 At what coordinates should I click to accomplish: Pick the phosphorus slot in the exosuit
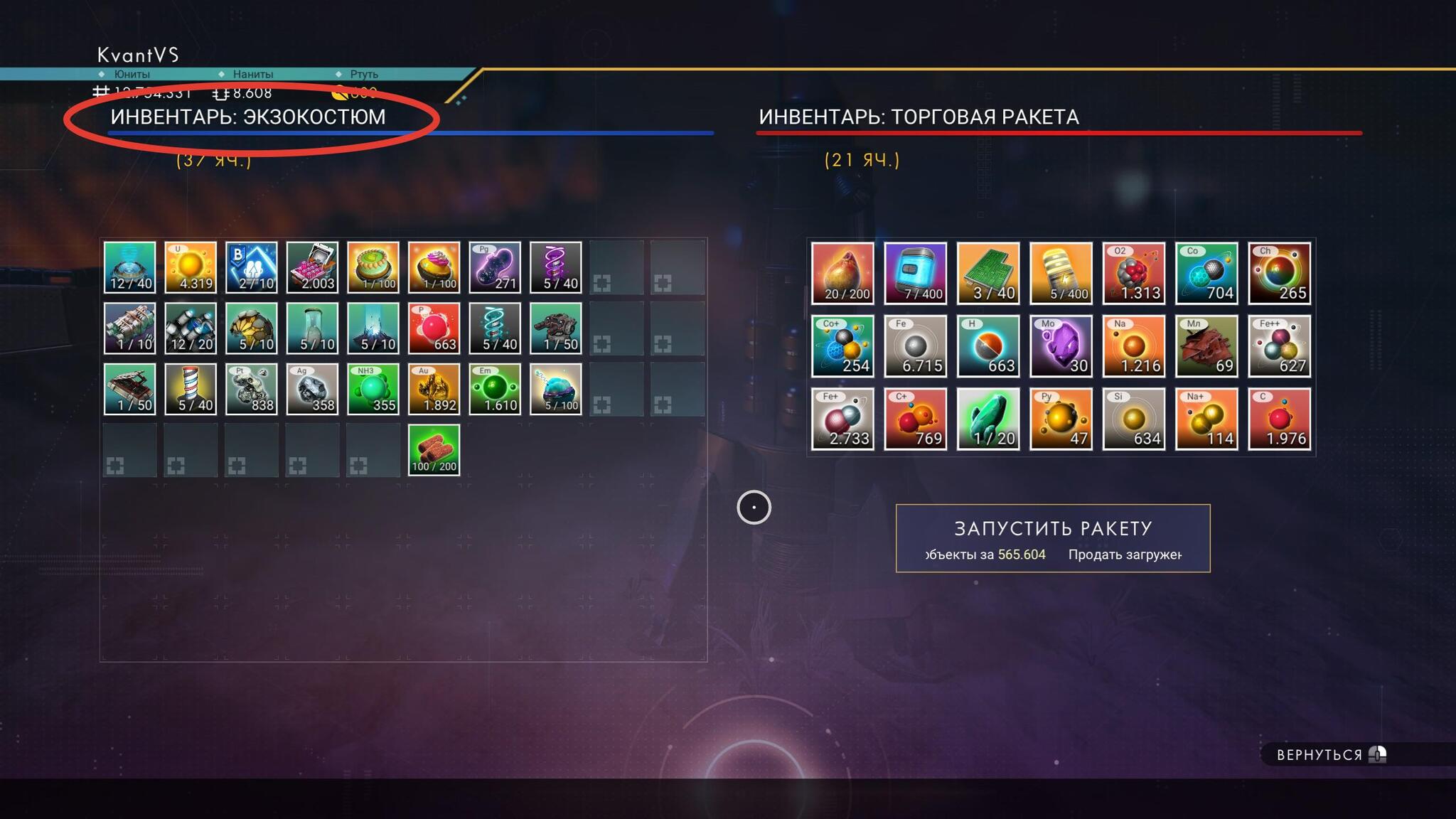434,328
